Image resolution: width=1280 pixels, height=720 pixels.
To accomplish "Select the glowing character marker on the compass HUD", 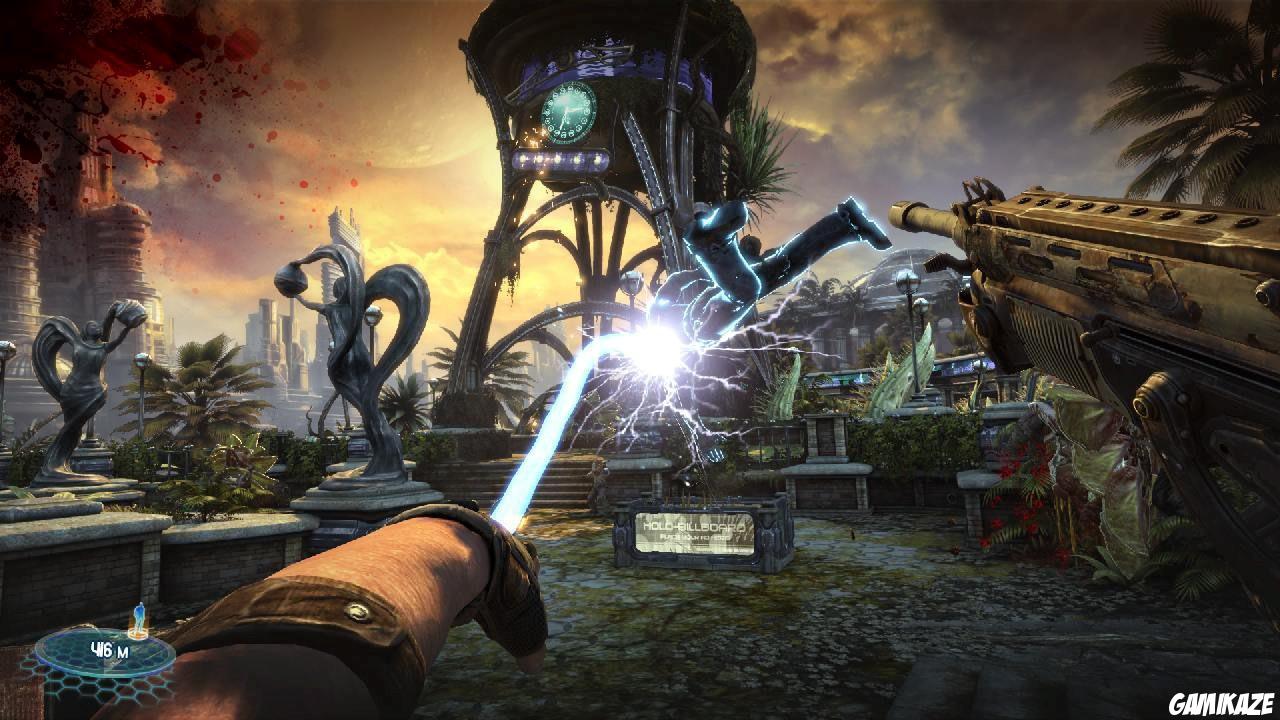I will tap(139, 615).
